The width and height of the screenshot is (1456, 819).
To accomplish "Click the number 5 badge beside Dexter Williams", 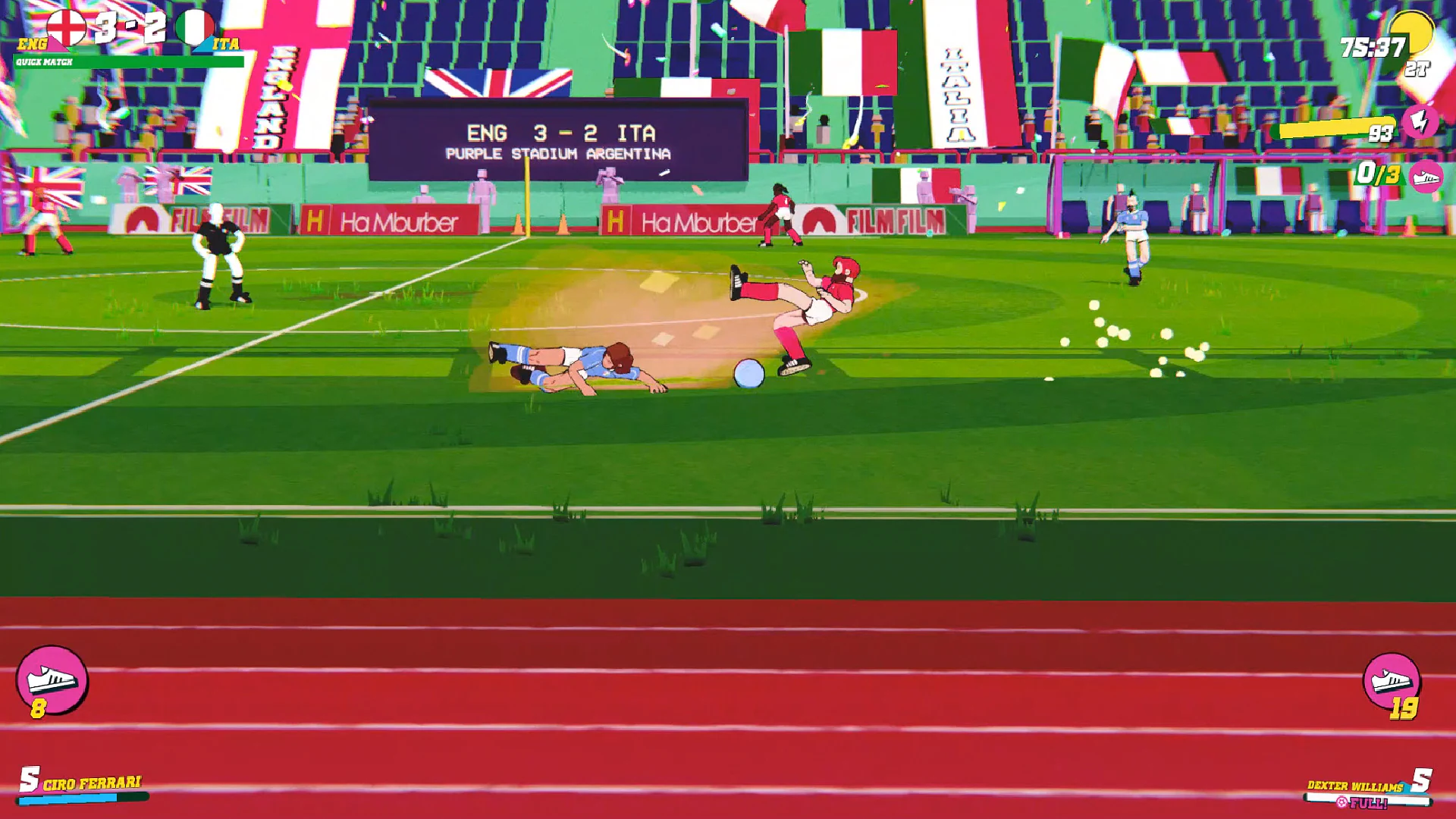I will point(1422,780).
